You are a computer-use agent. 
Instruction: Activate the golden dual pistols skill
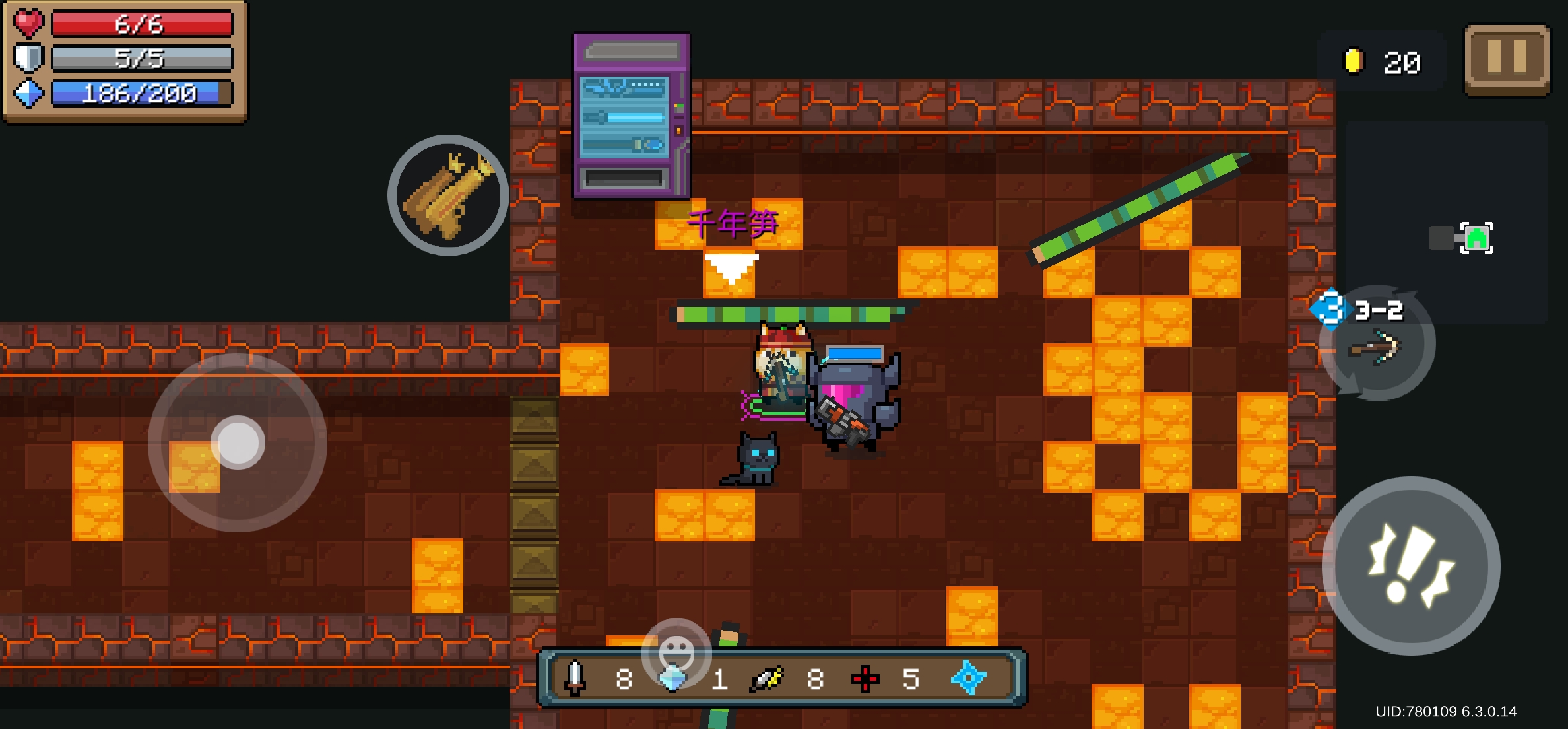click(448, 195)
